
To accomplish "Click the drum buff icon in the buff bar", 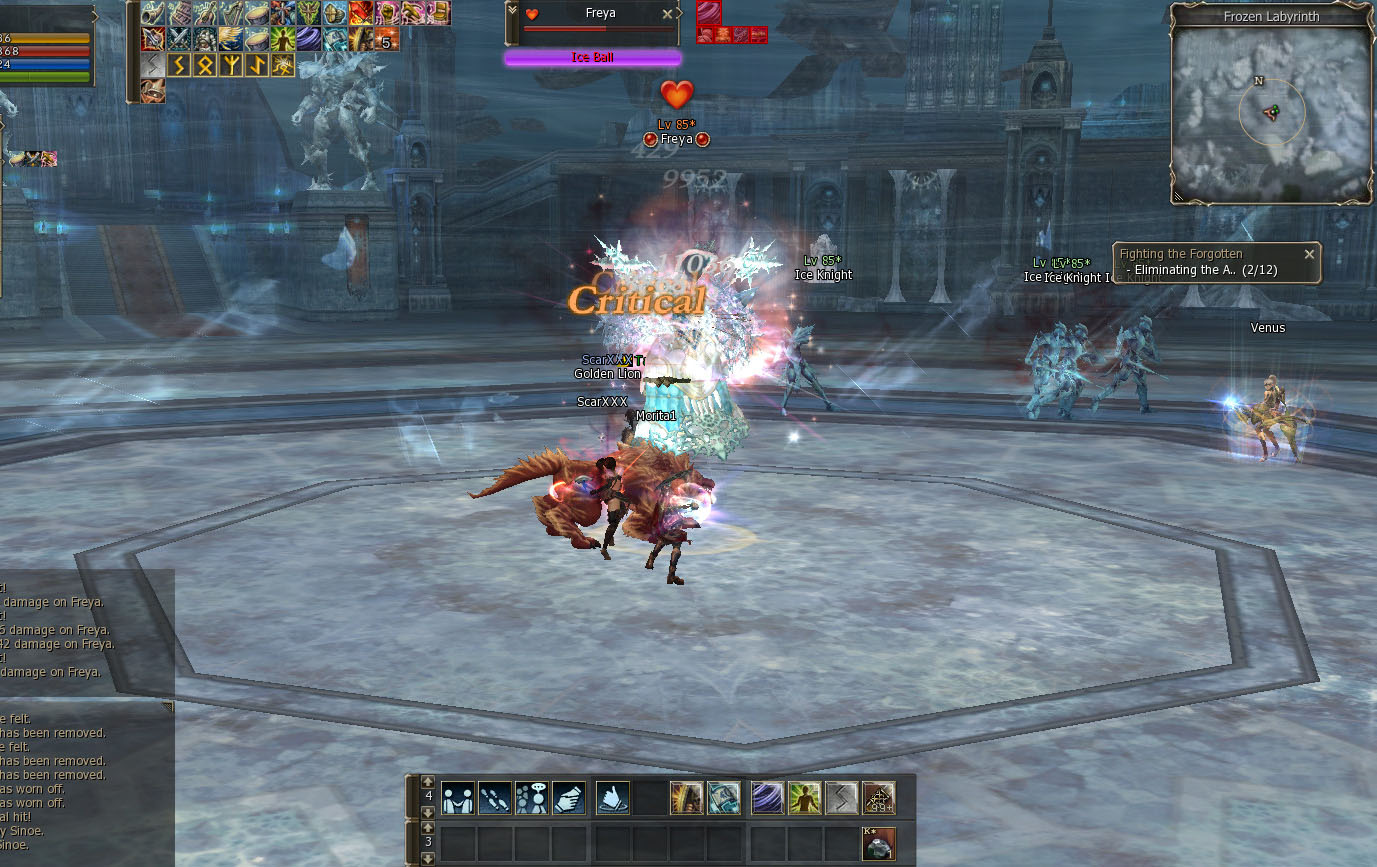I will click(x=257, y=13).
